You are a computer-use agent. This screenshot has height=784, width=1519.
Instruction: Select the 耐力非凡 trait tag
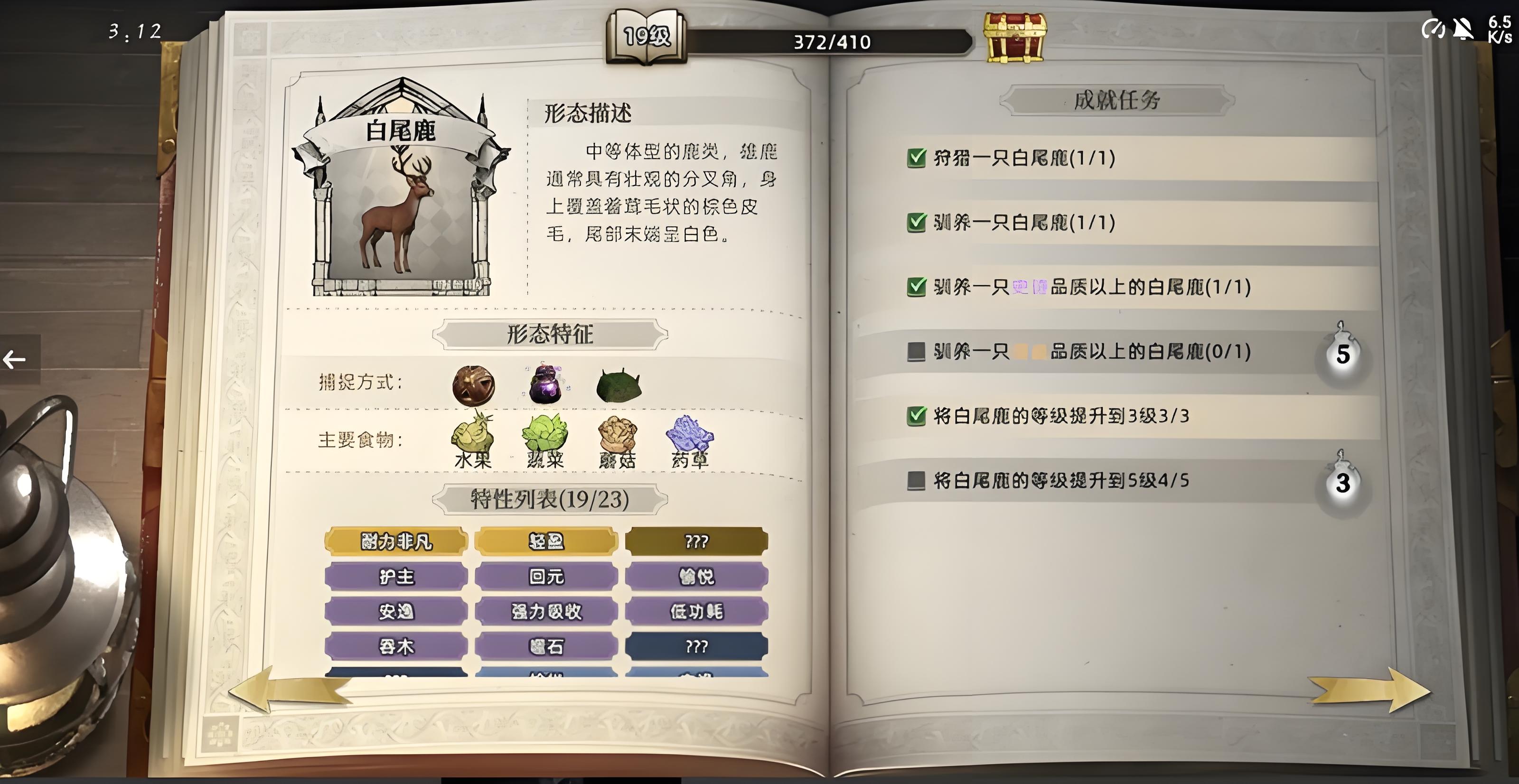(x=396, y=541)
